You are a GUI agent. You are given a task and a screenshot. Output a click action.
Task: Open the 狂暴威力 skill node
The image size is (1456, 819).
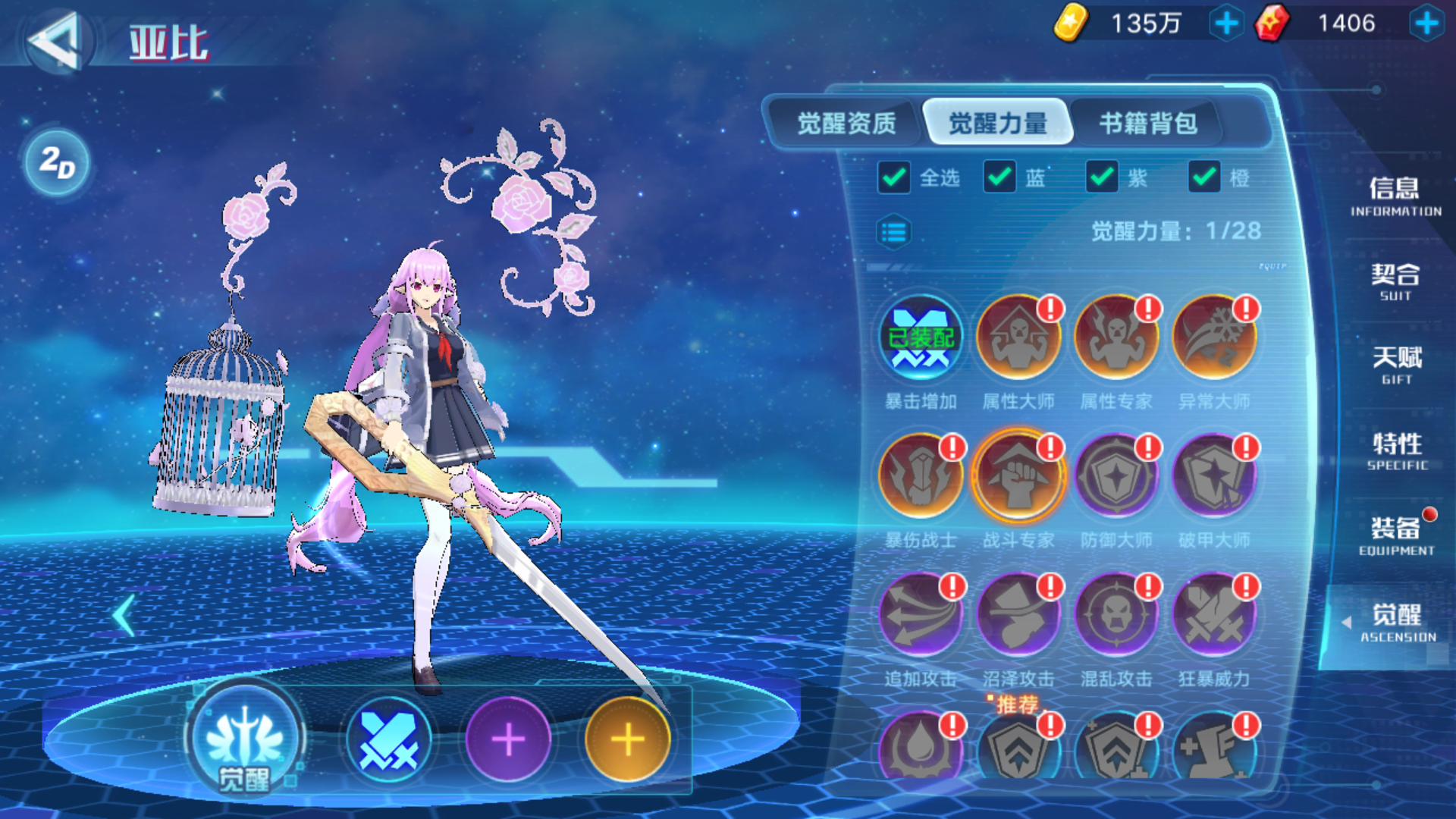[1213, 614]
